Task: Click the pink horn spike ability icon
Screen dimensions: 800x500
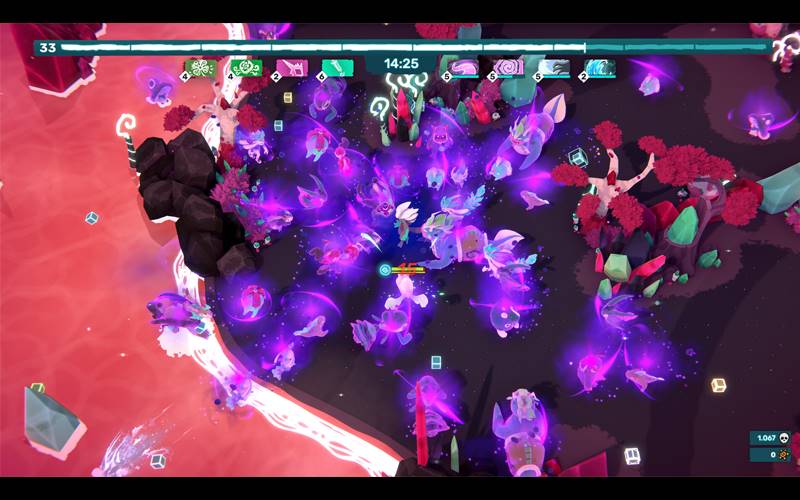Action: coord(294,68)
